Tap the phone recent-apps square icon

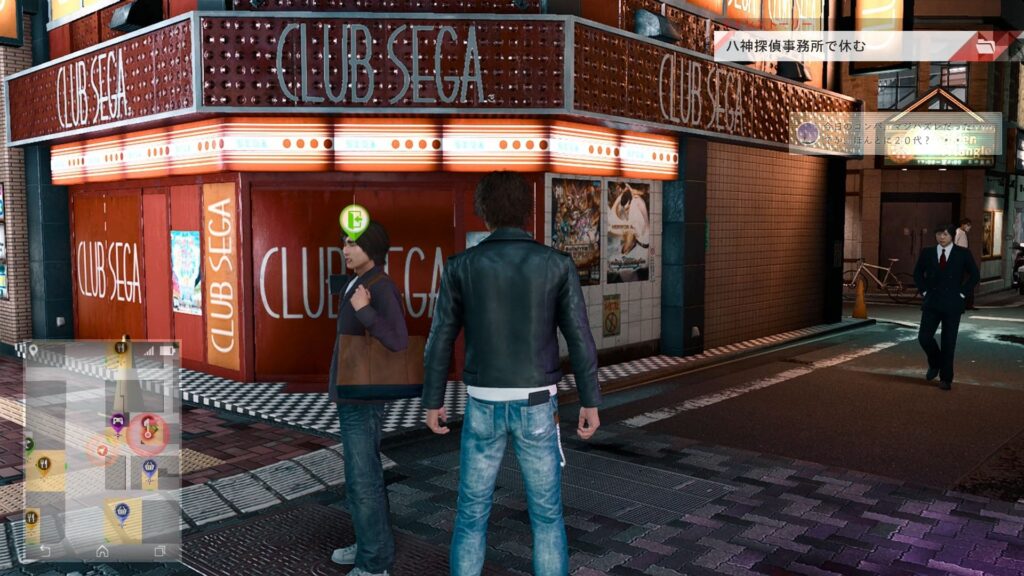coord(160,550)
